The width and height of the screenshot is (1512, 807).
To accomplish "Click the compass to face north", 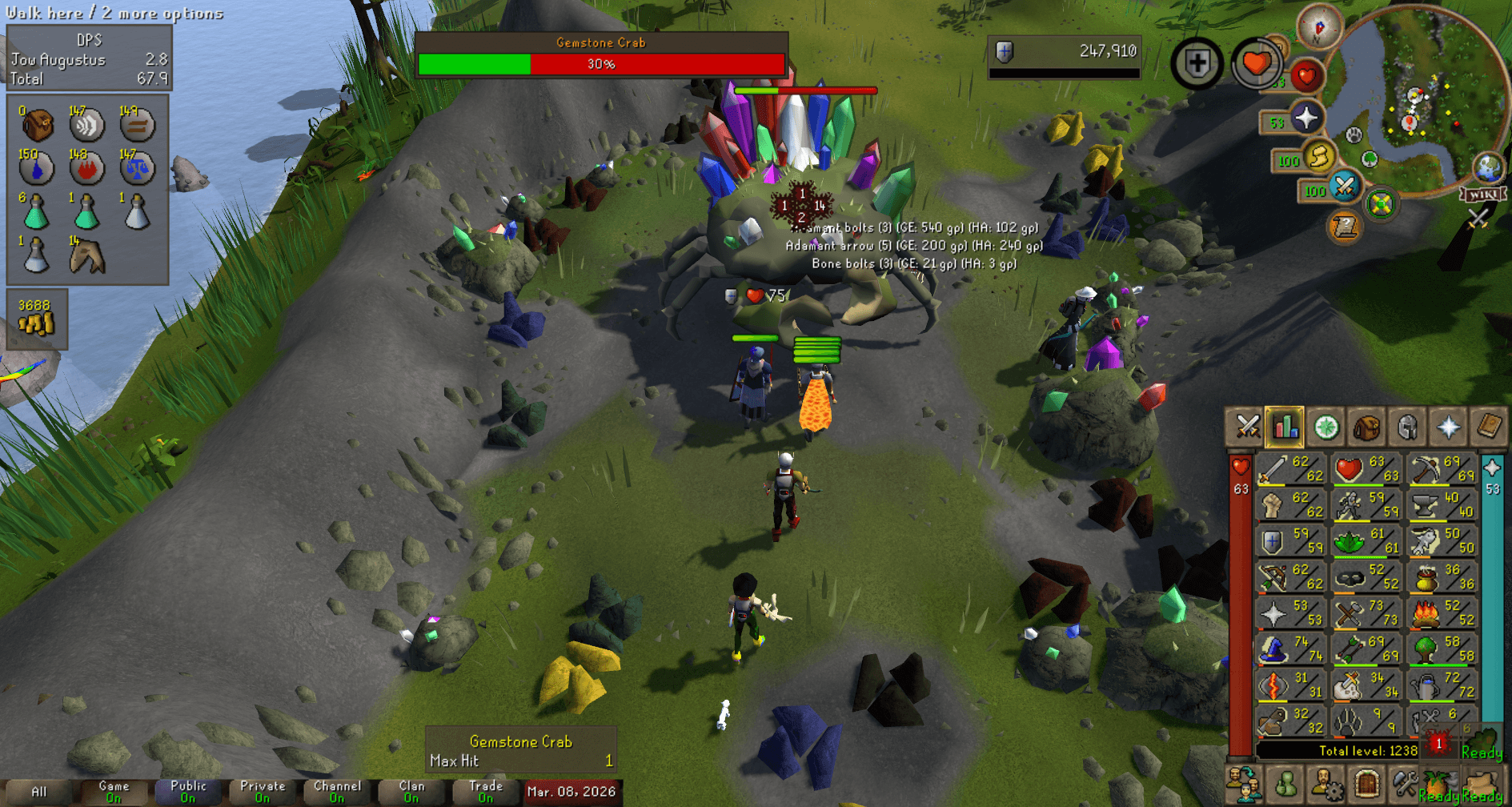I will pyautogui.click(x=1319, y=27).
